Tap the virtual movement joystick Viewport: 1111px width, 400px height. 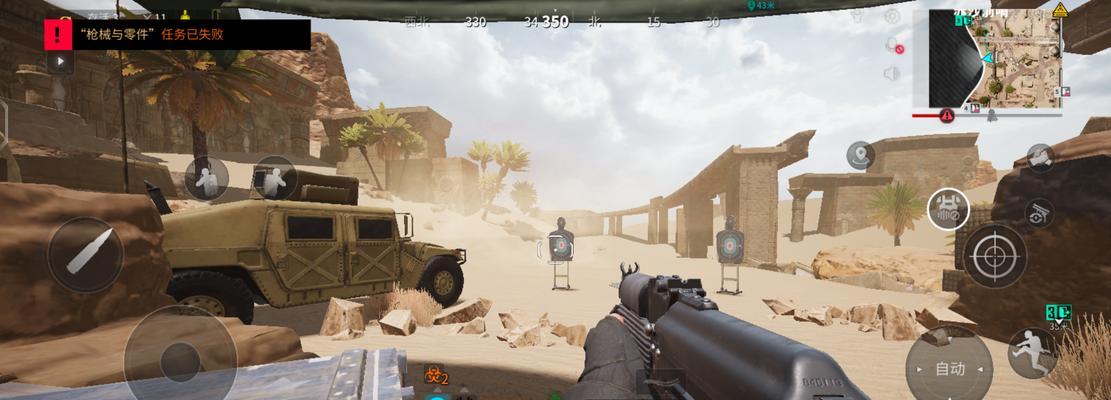tap(180, 358)
